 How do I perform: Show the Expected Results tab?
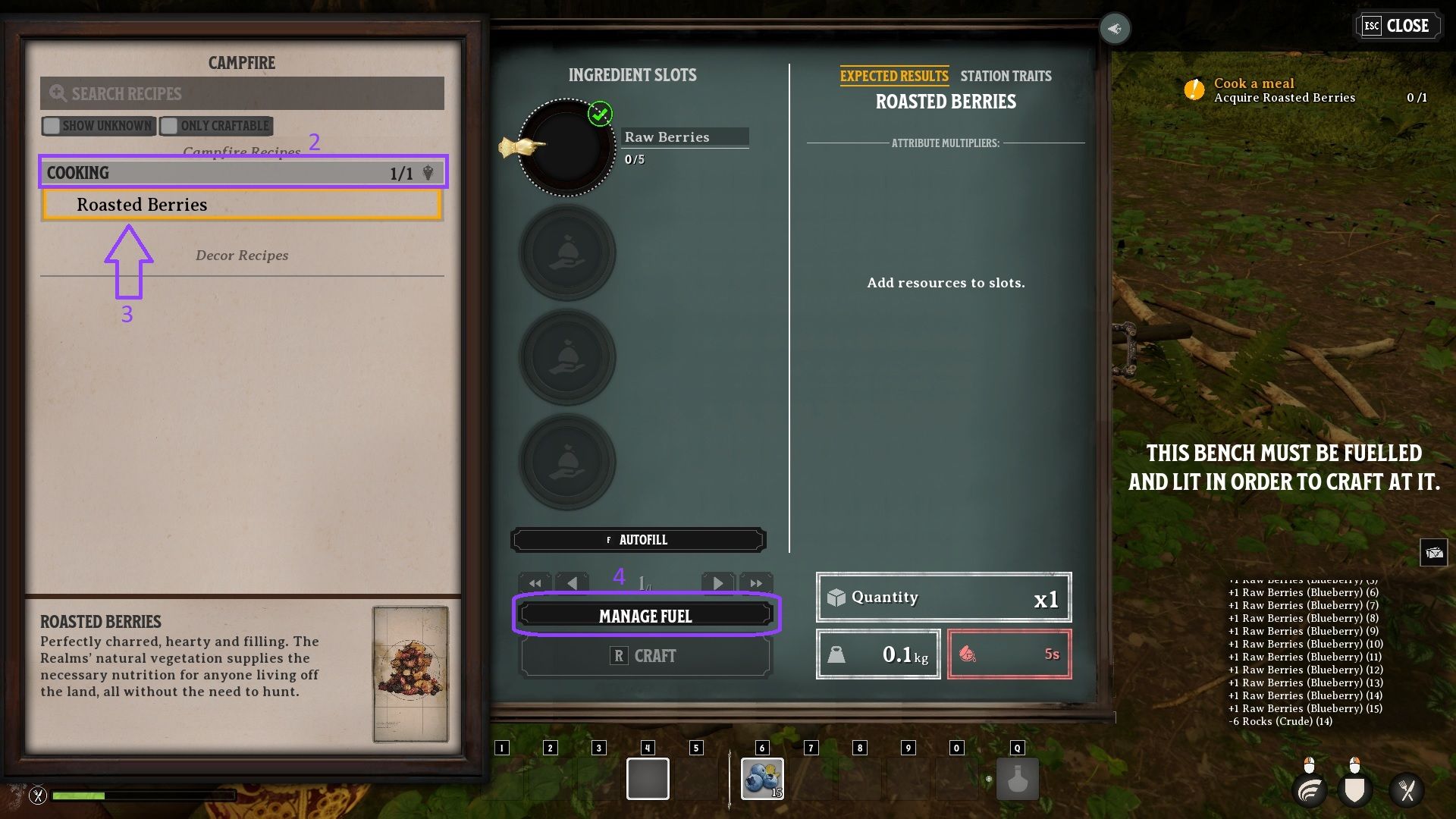pos(893,76)
